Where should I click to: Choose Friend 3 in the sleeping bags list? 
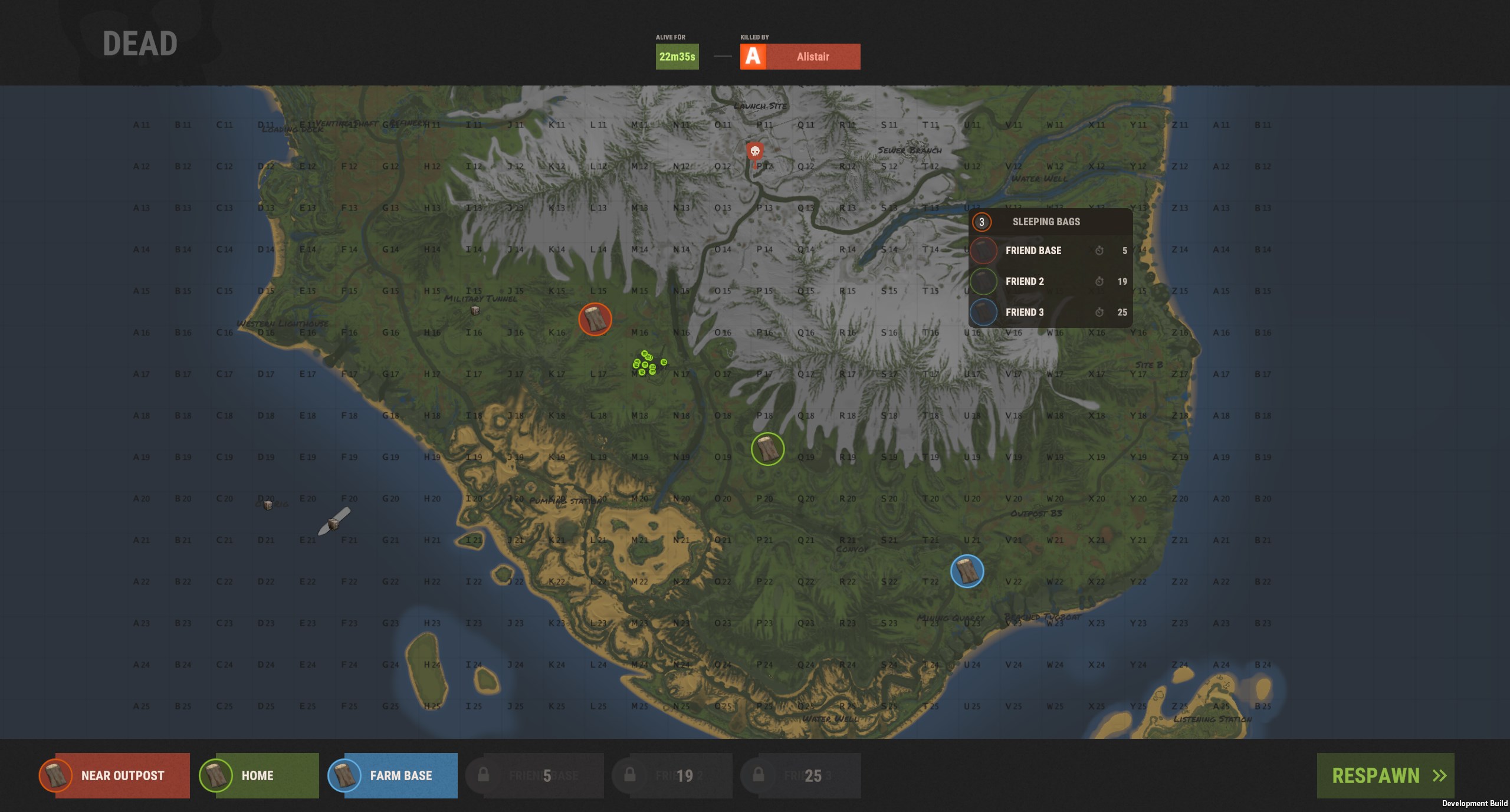tap(1050, 313)
